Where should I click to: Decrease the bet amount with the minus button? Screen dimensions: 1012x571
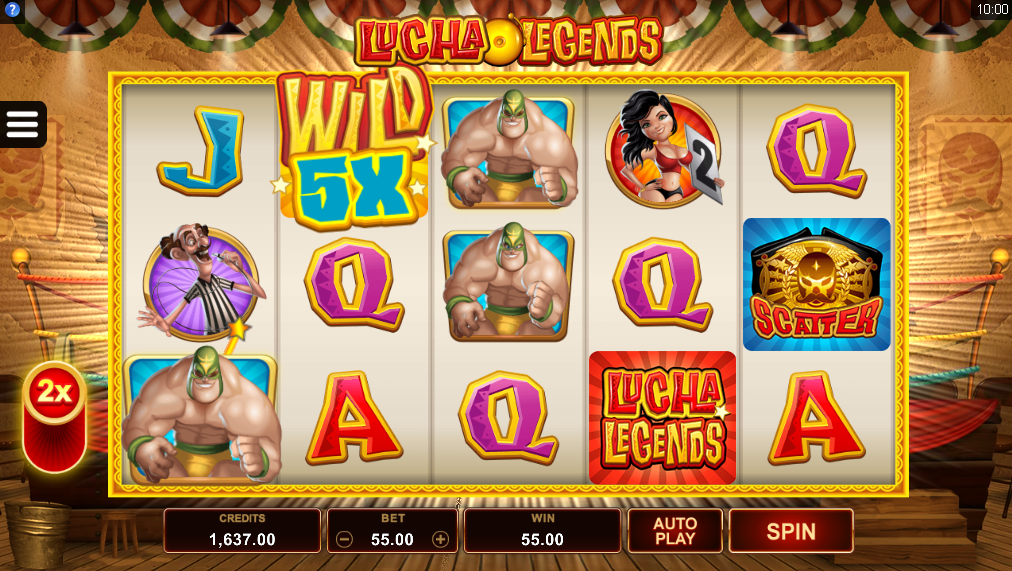[344, 539]
